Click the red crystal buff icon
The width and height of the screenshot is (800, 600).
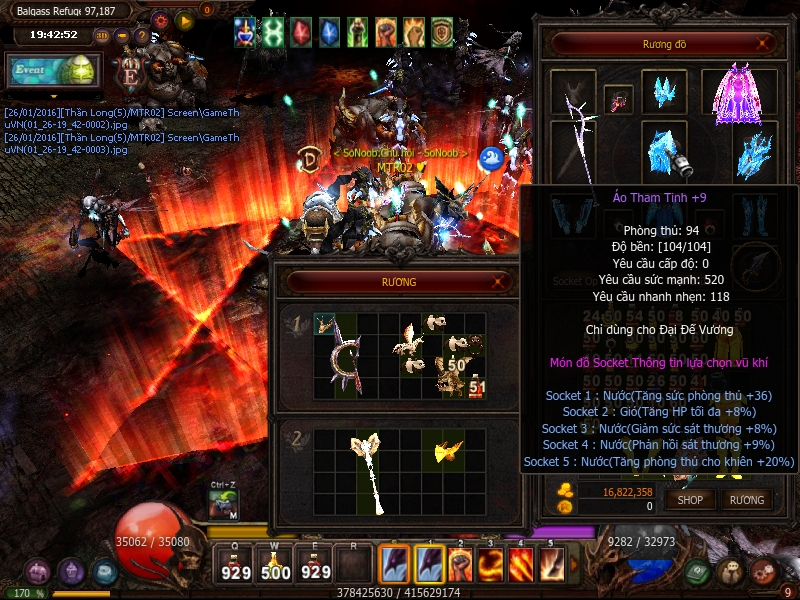(301, 33)
